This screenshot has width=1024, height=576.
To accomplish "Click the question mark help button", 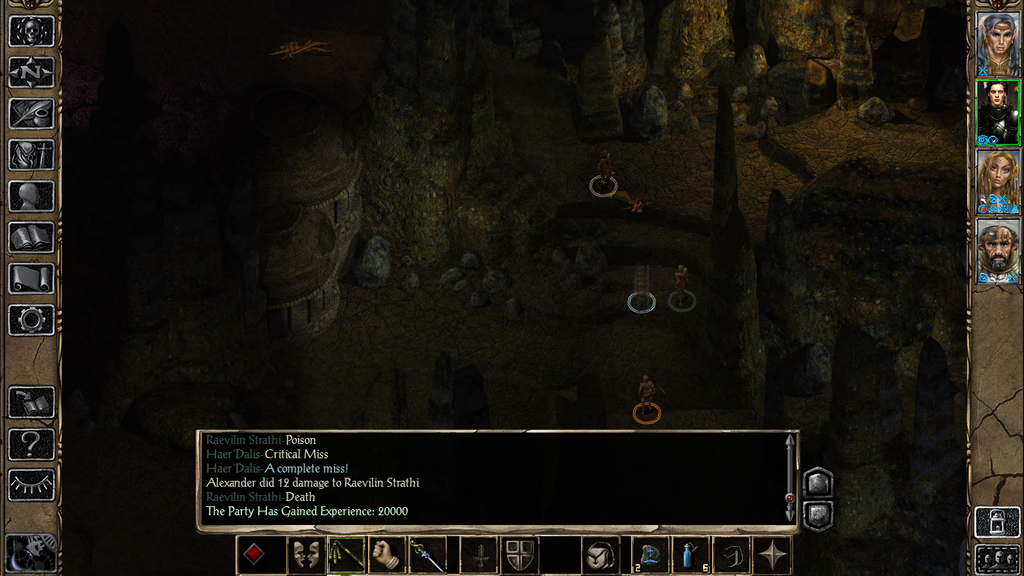I will coord(31,443).
